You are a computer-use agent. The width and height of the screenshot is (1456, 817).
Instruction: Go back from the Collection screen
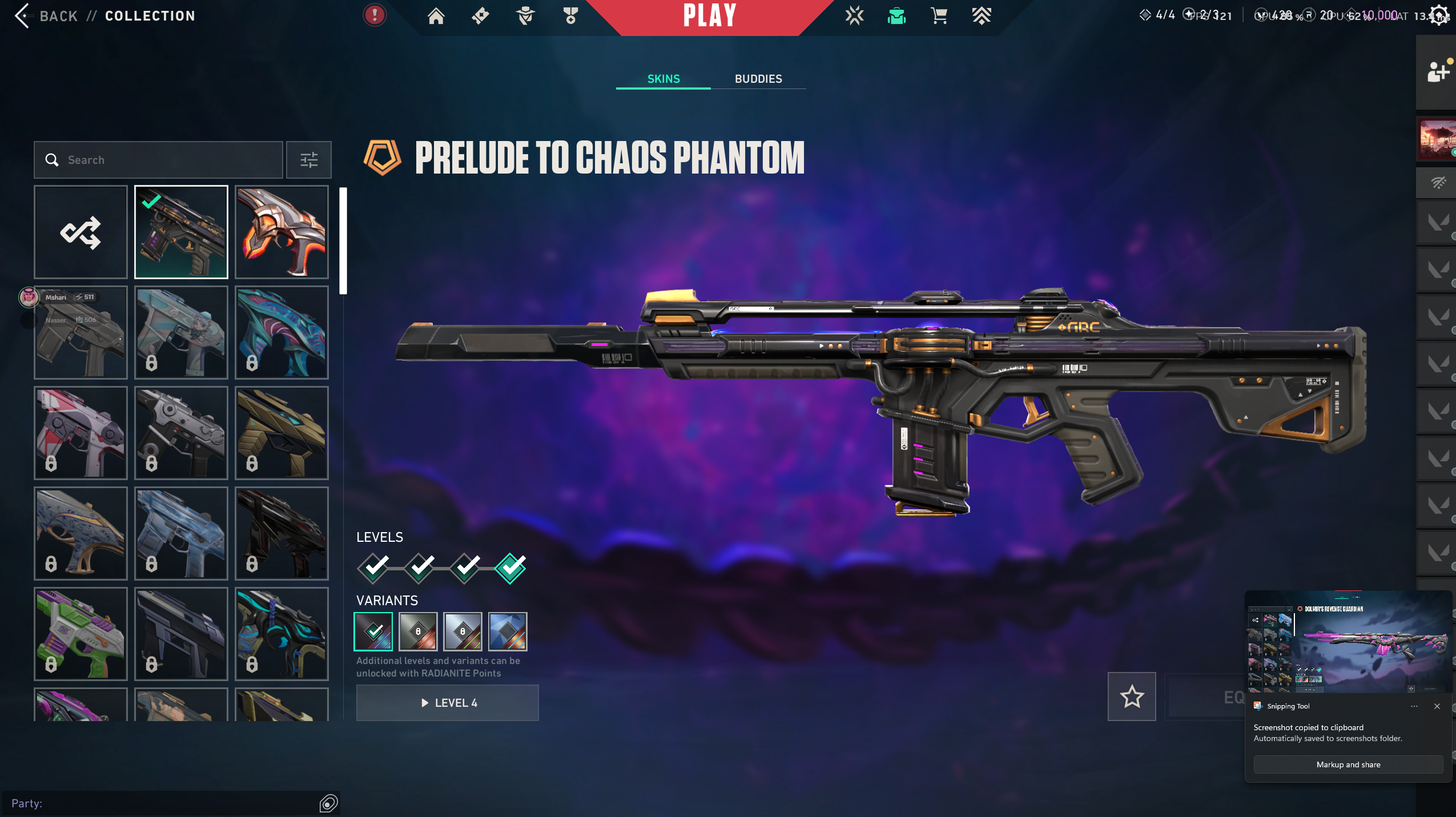click(x=23, y=16)
